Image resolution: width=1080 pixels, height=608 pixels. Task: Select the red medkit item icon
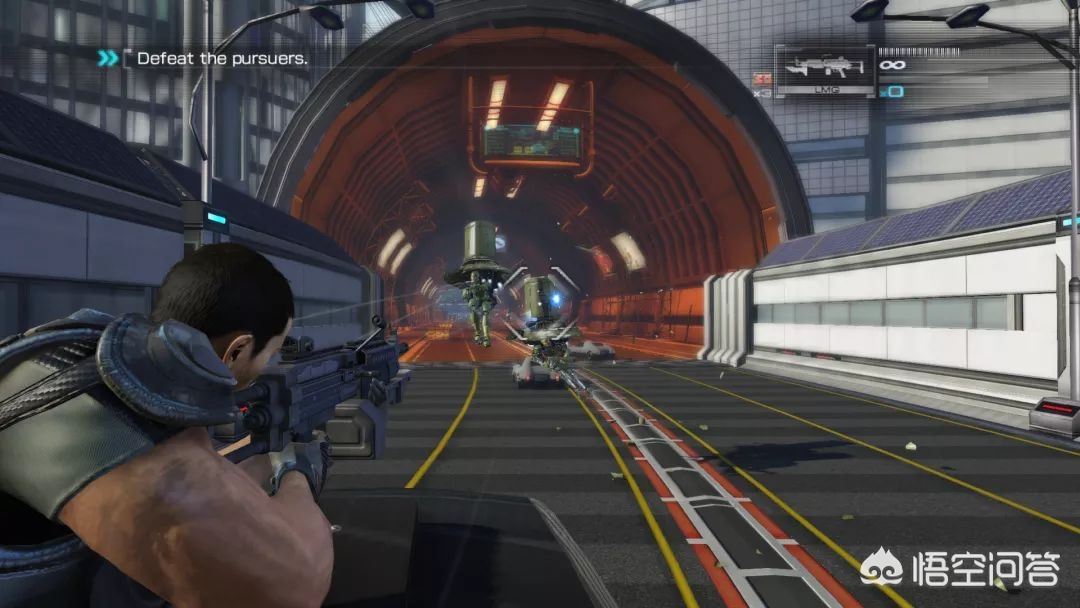click(763, 78)
